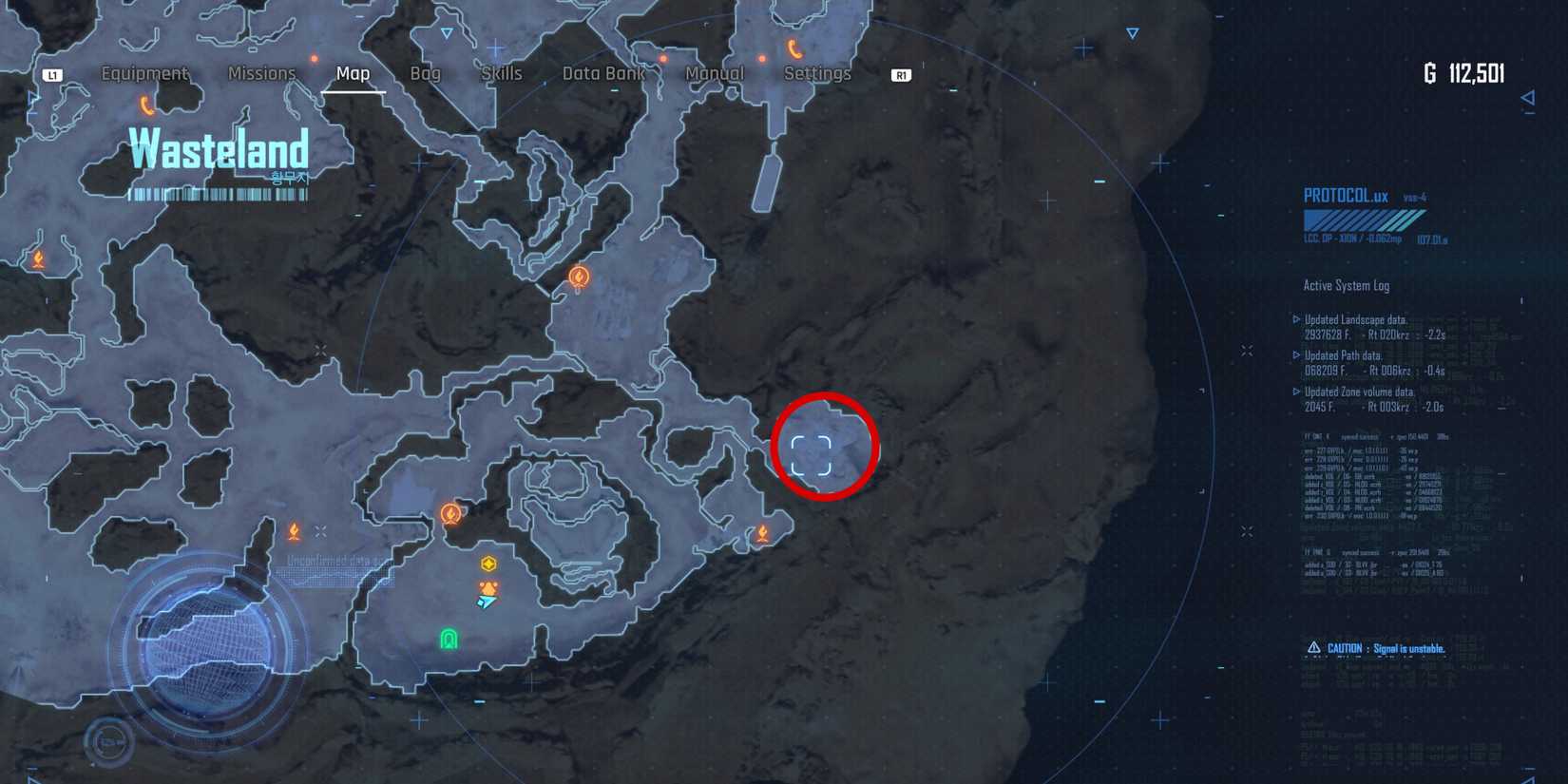Select the cyan player position arrow marker
The height and width of the screenshot is (784, 1568).
pyautogui.click(x=486, y=602)
